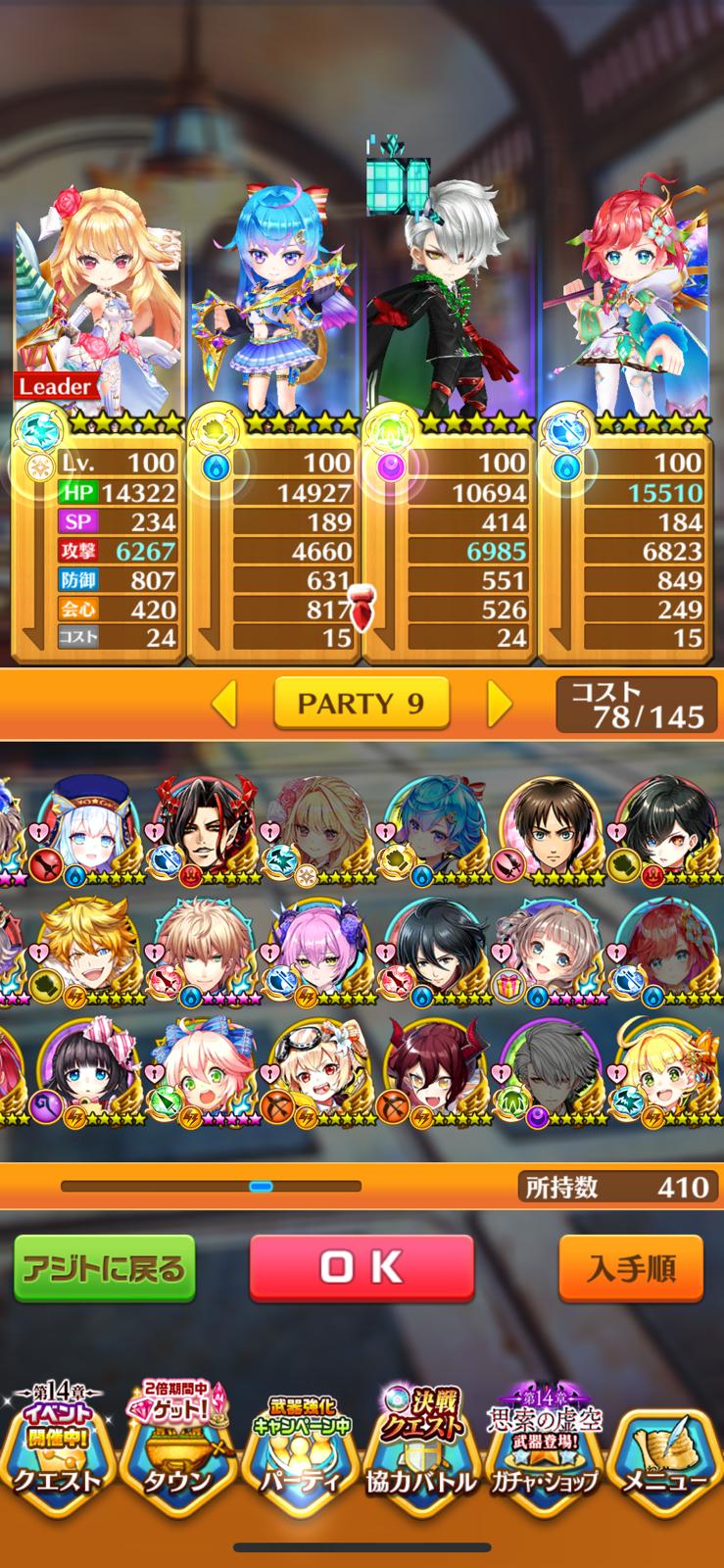Change sort order with 入手順 button

click(631, 1269)
